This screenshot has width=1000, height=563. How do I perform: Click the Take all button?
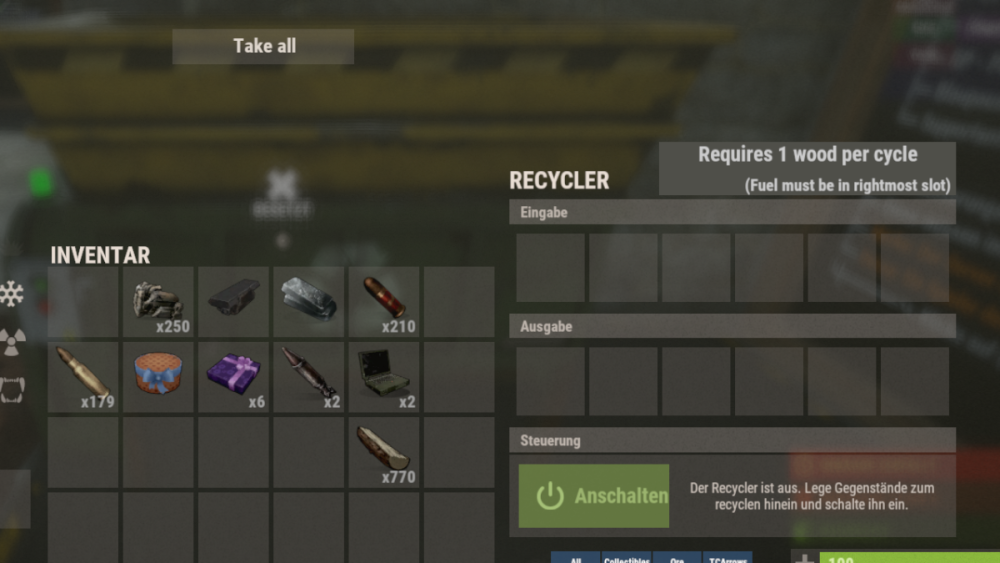click(x=263, y=46)
